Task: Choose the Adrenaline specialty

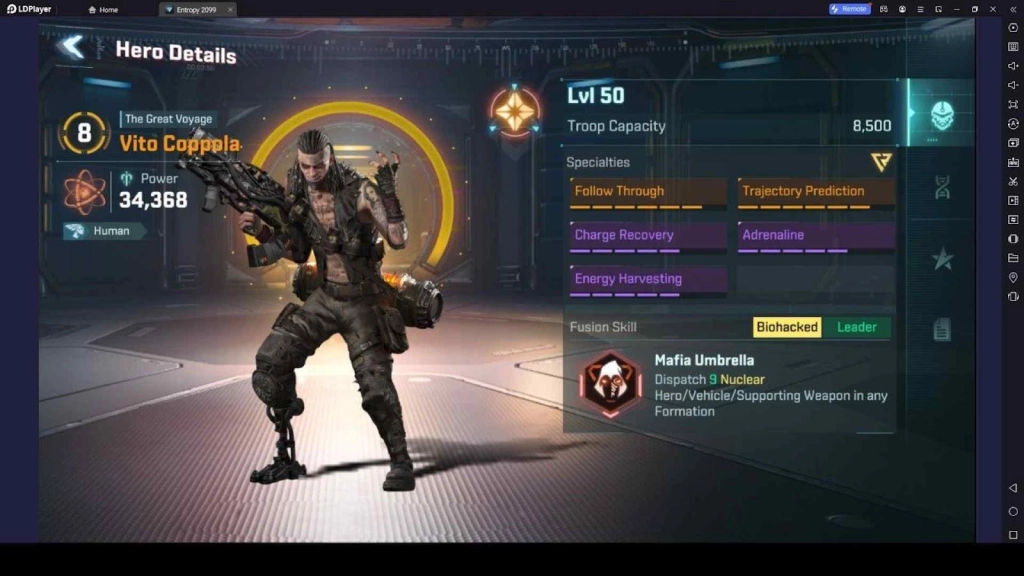Action: pos(816,236)
